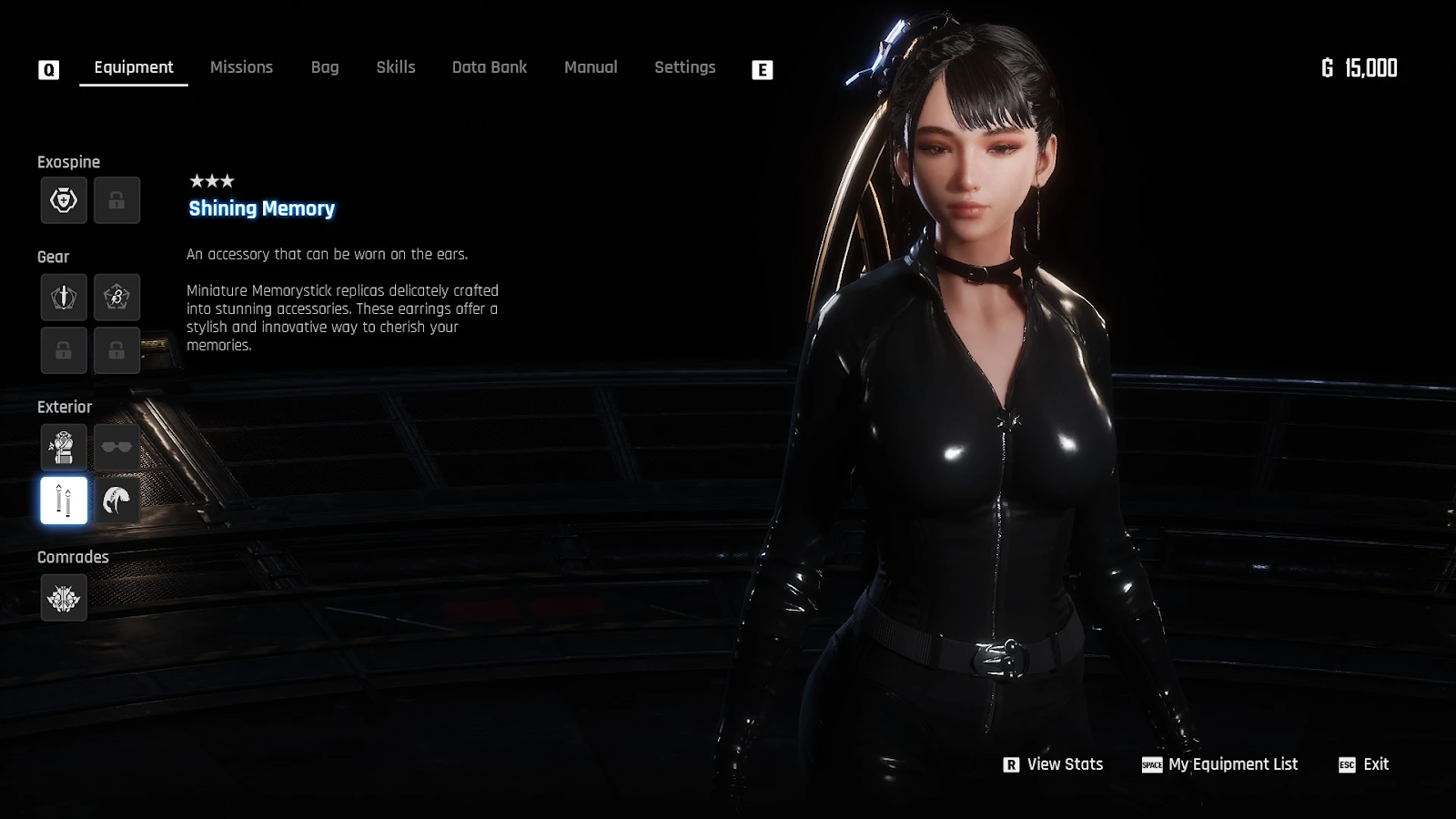Open the Missions tab
Image resolution: width=1456 pixels, height=819 pixels.
click(x=241, y=67)
